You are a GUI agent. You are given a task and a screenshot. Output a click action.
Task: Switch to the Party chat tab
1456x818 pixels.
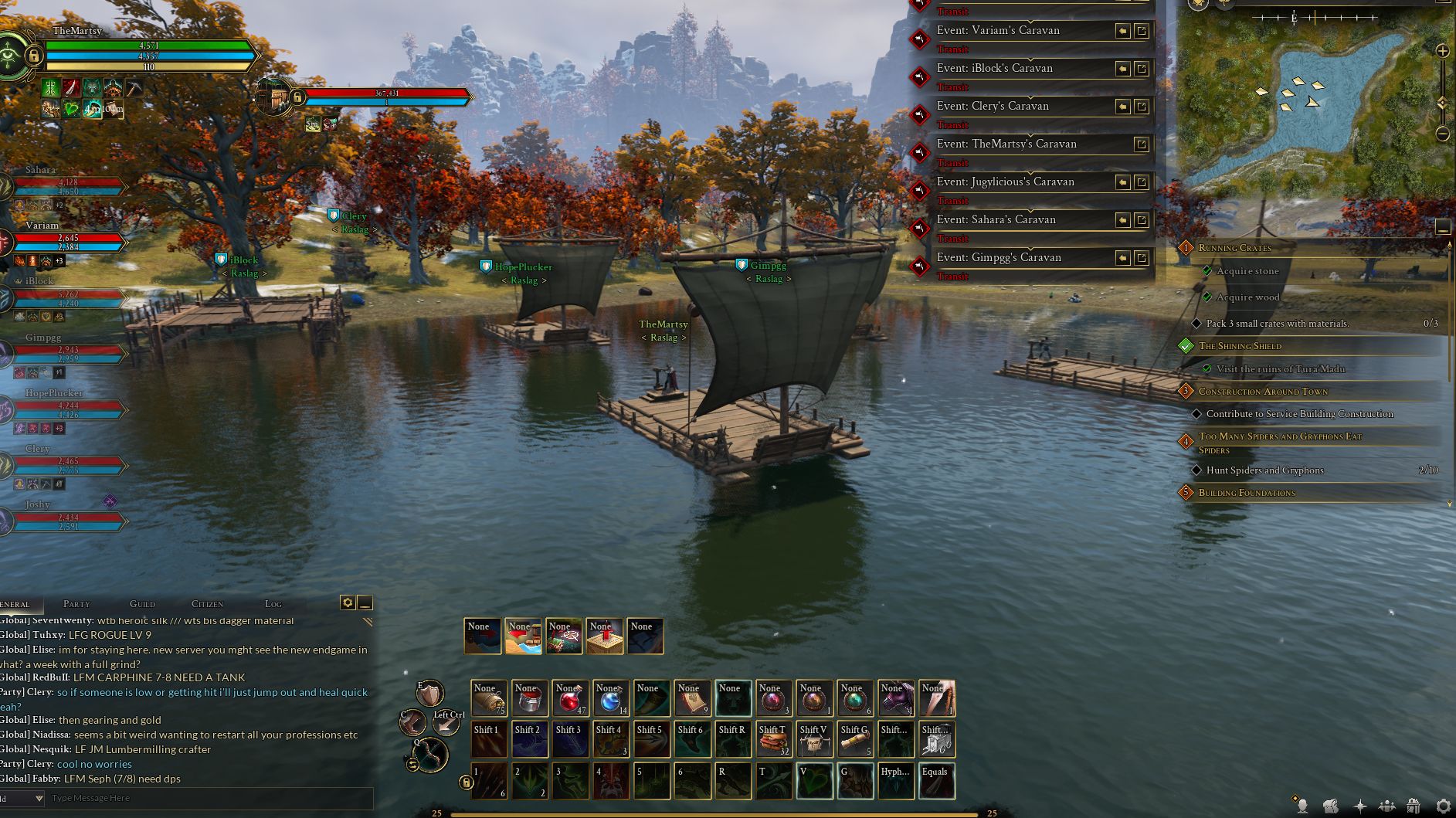click(x=76, y=604)
